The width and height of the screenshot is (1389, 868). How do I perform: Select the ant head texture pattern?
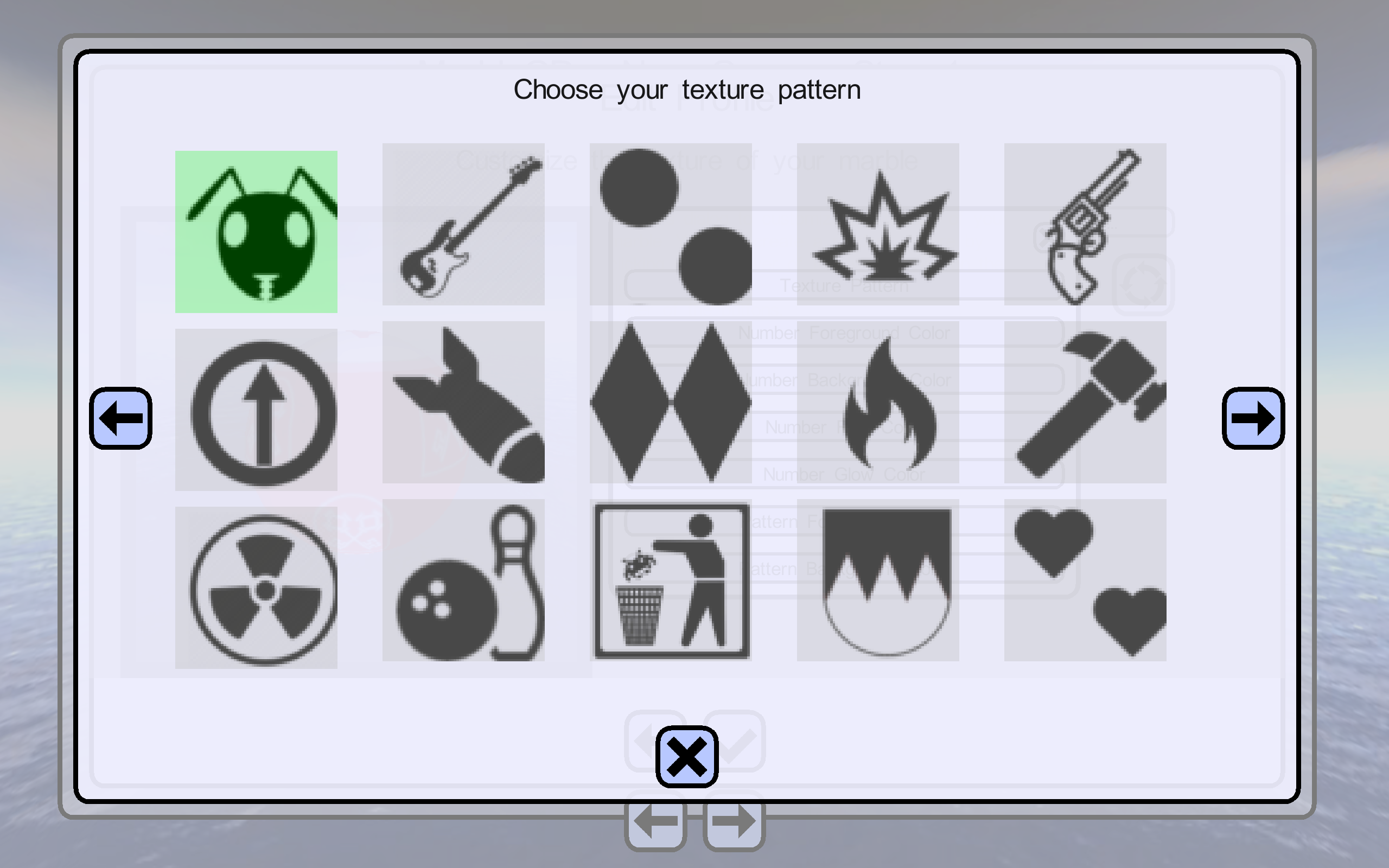click(x=256, y=232)
